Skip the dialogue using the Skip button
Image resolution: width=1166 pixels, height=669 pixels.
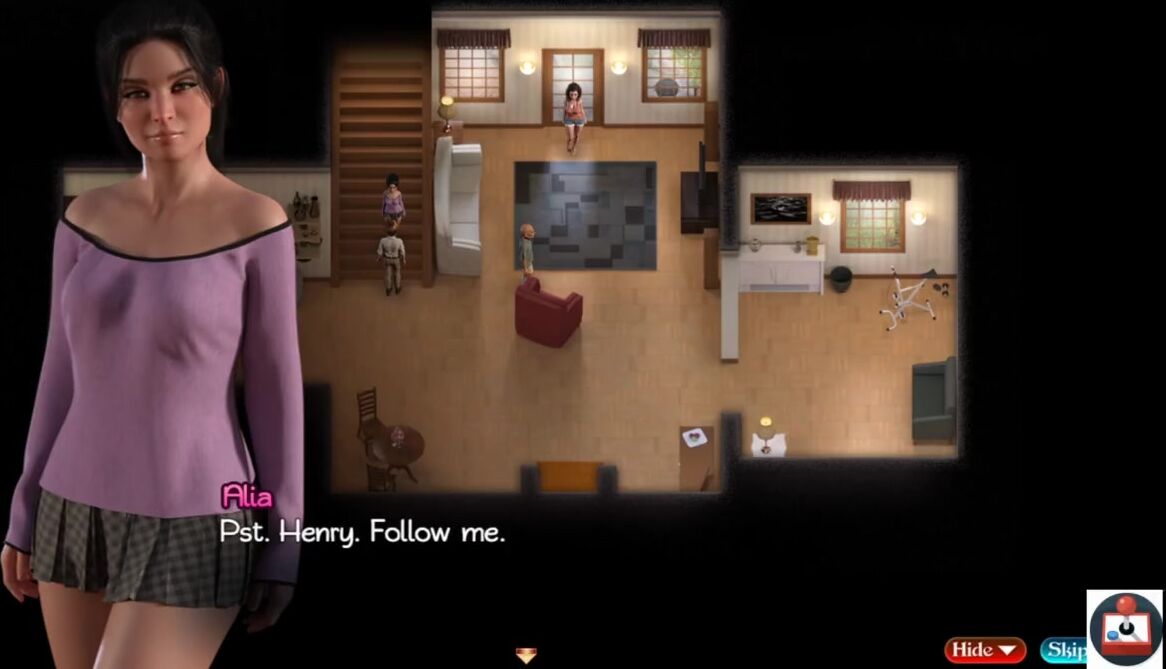1063,650
